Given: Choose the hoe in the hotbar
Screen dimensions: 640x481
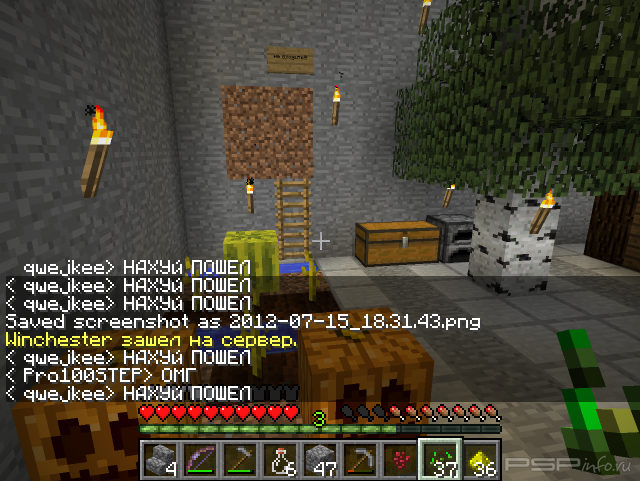Looking at the screenshot, I should tap(240, 460).
